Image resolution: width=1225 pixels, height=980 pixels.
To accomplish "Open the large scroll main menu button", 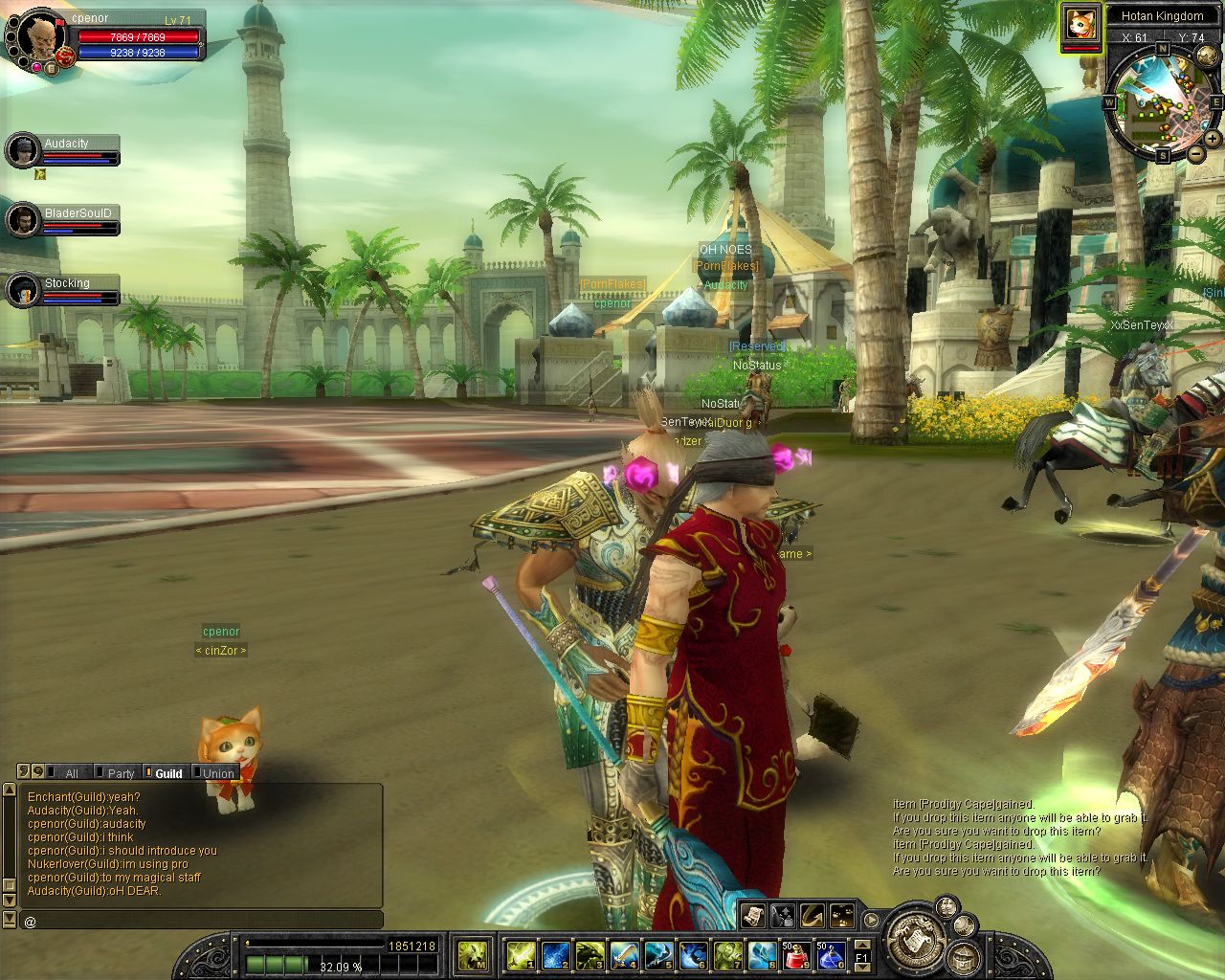I will point(913,939).
